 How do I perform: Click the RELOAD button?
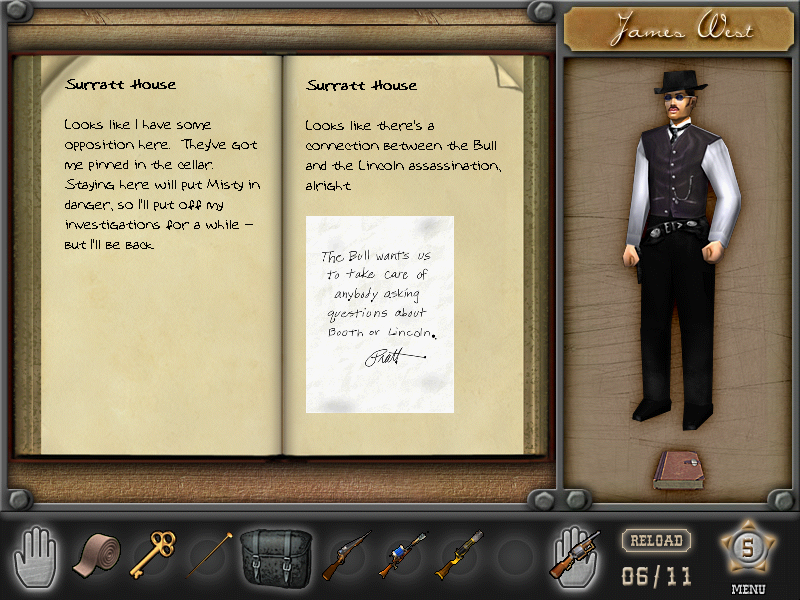[655, 541]
